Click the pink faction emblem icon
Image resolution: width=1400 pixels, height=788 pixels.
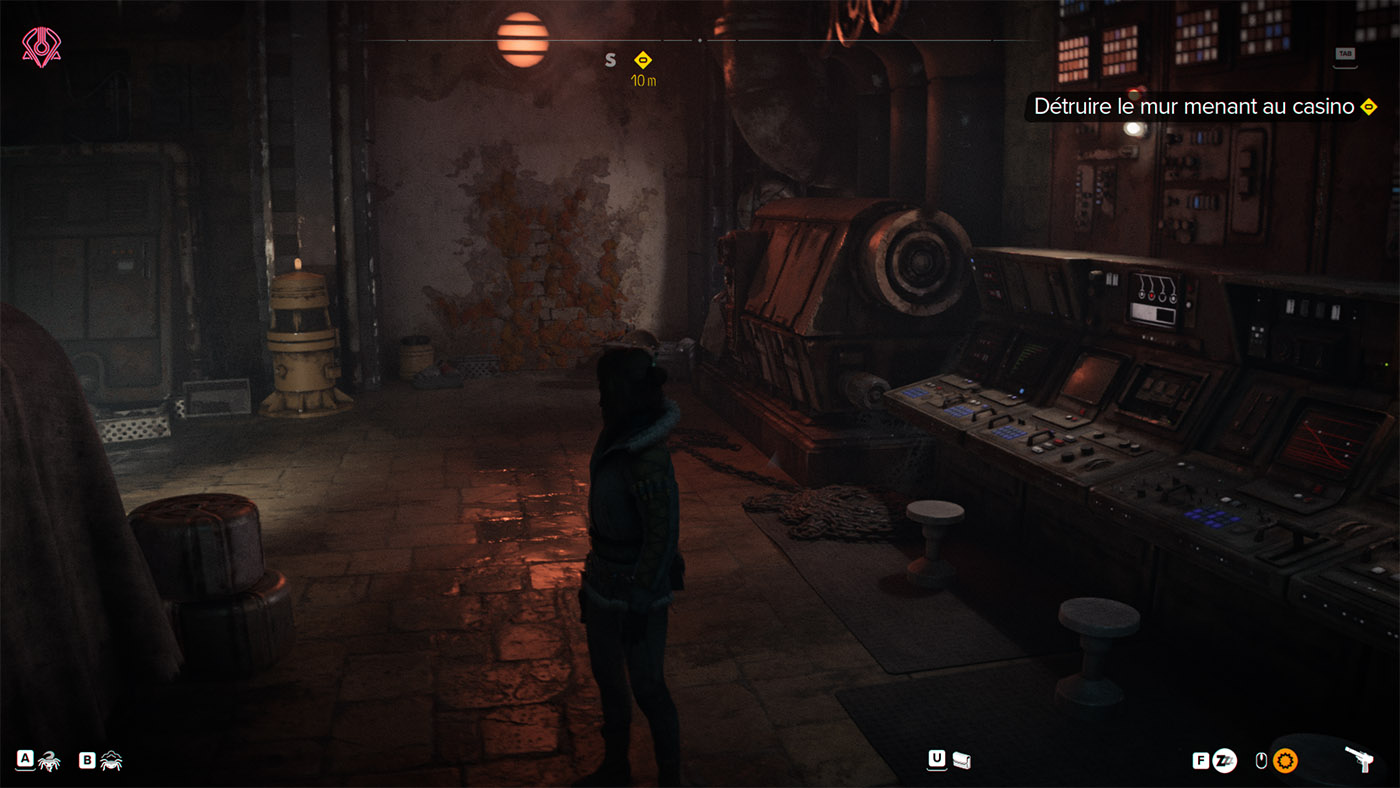point(41,47)
